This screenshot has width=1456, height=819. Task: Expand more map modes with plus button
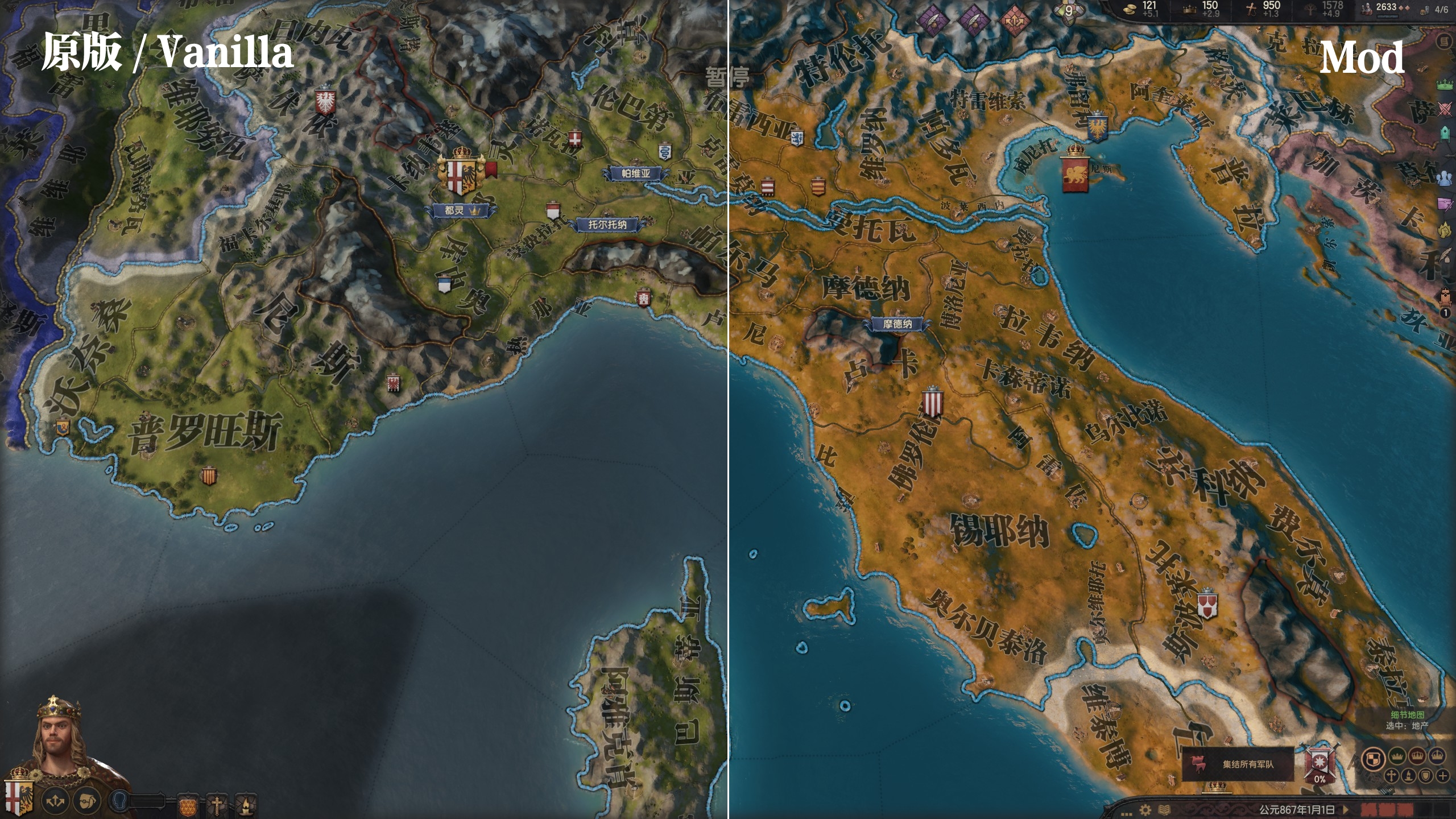click(1443, 775)
